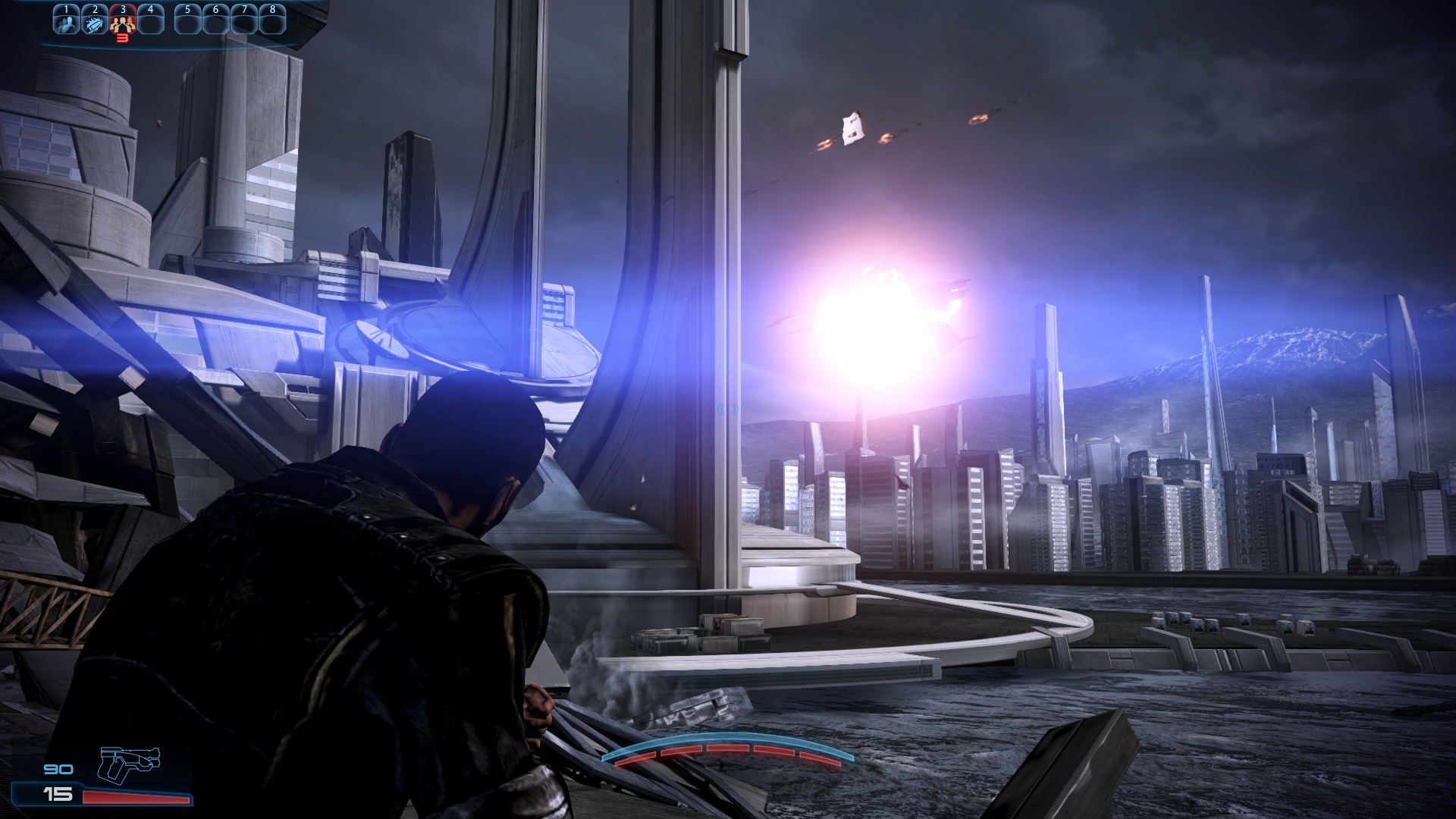1456x819 pixels.
Task: Select the orange three-figure power in slot 3
Action: [122, 22]
